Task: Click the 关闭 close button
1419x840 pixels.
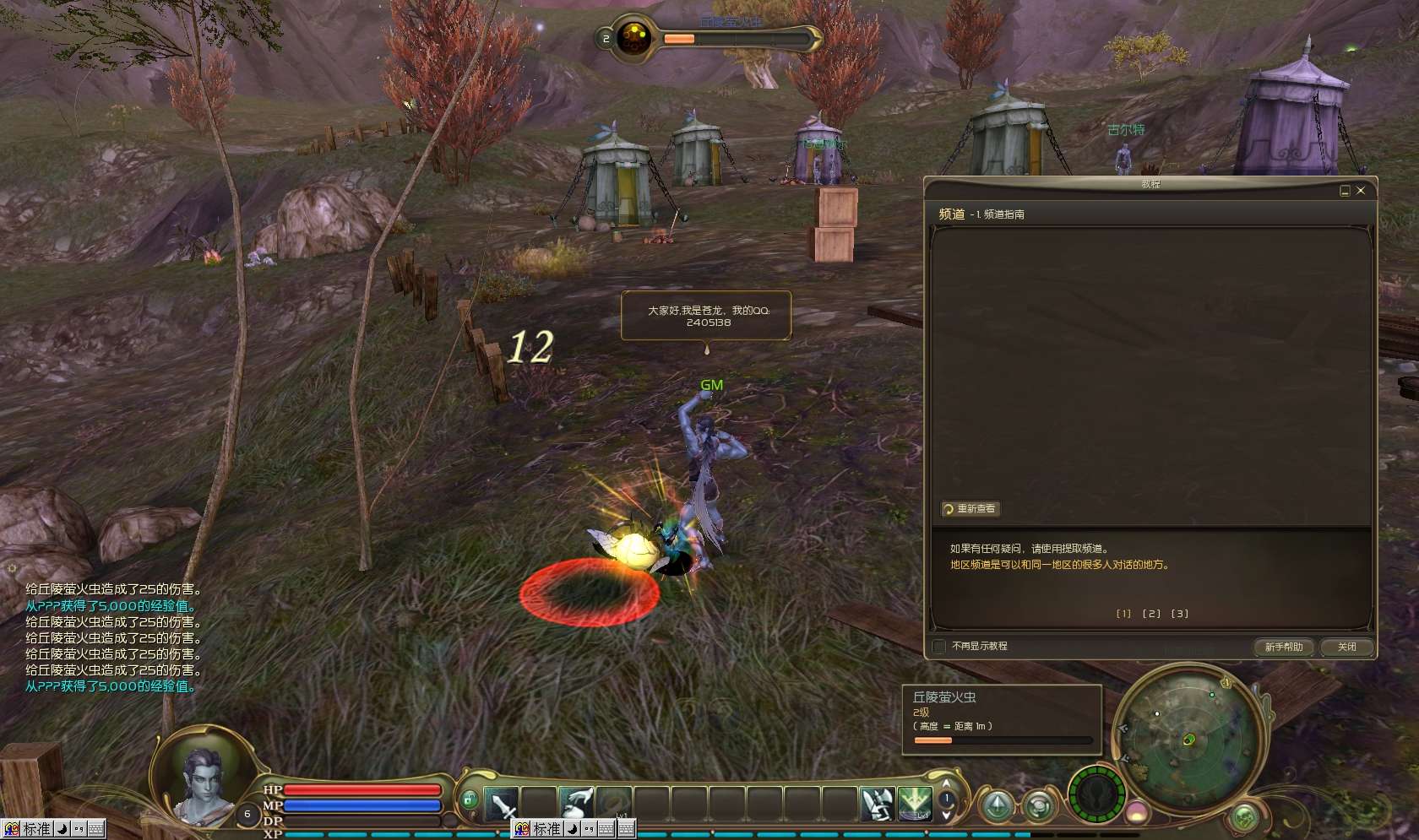Action: coord(1346,647)
